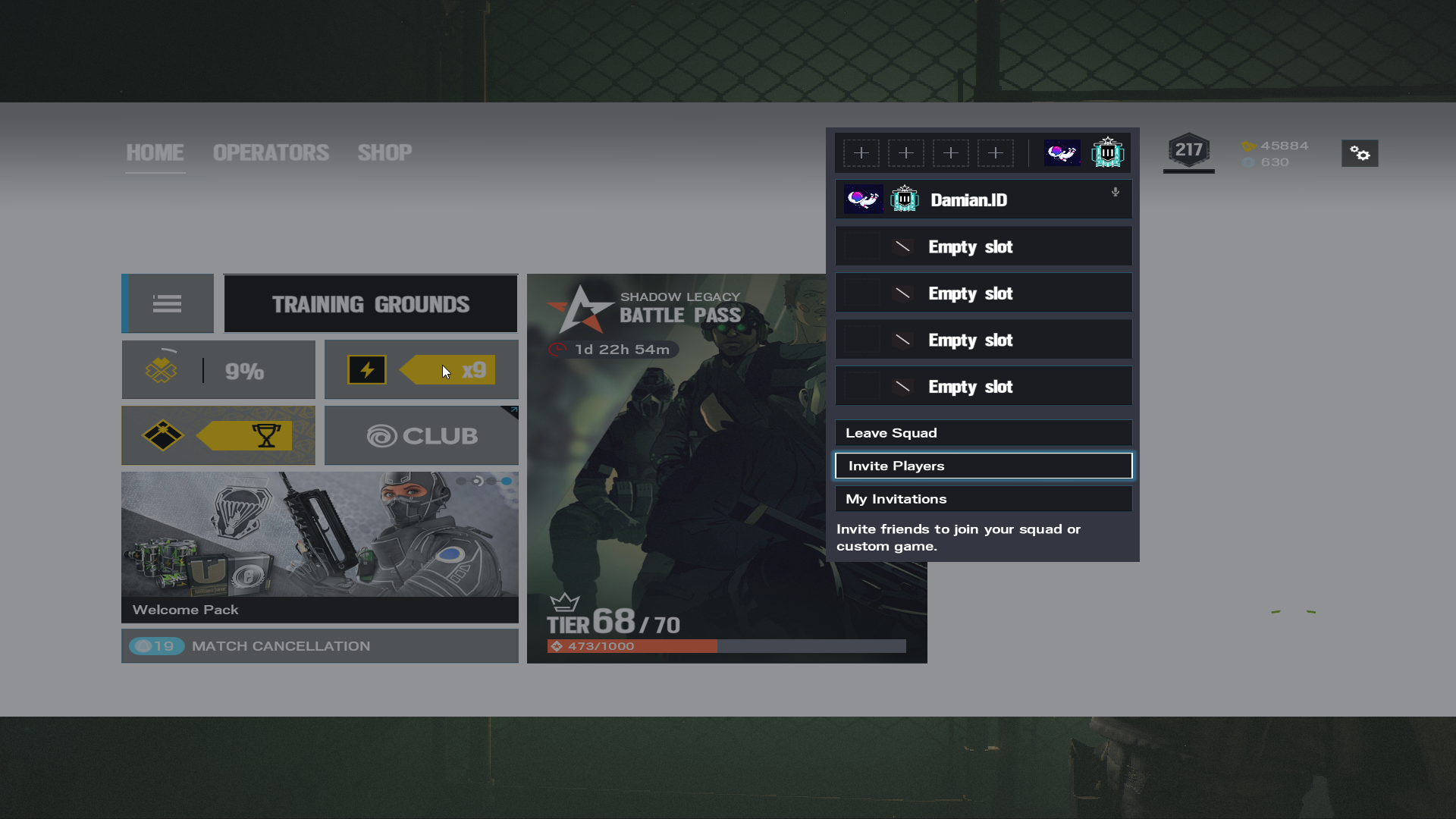The width and height of the screenshot is (1456, 819).
Task: Open the playlist list menu button
Action: 168,304
